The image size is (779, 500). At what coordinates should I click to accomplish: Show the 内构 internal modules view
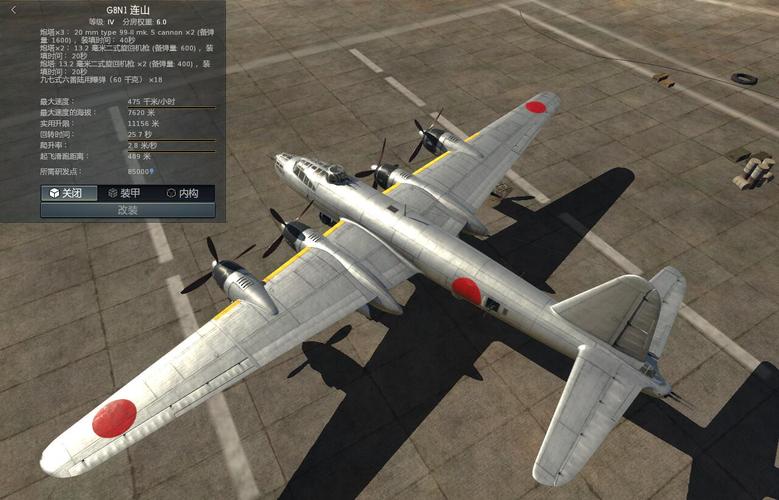click(x=183, y=193)
